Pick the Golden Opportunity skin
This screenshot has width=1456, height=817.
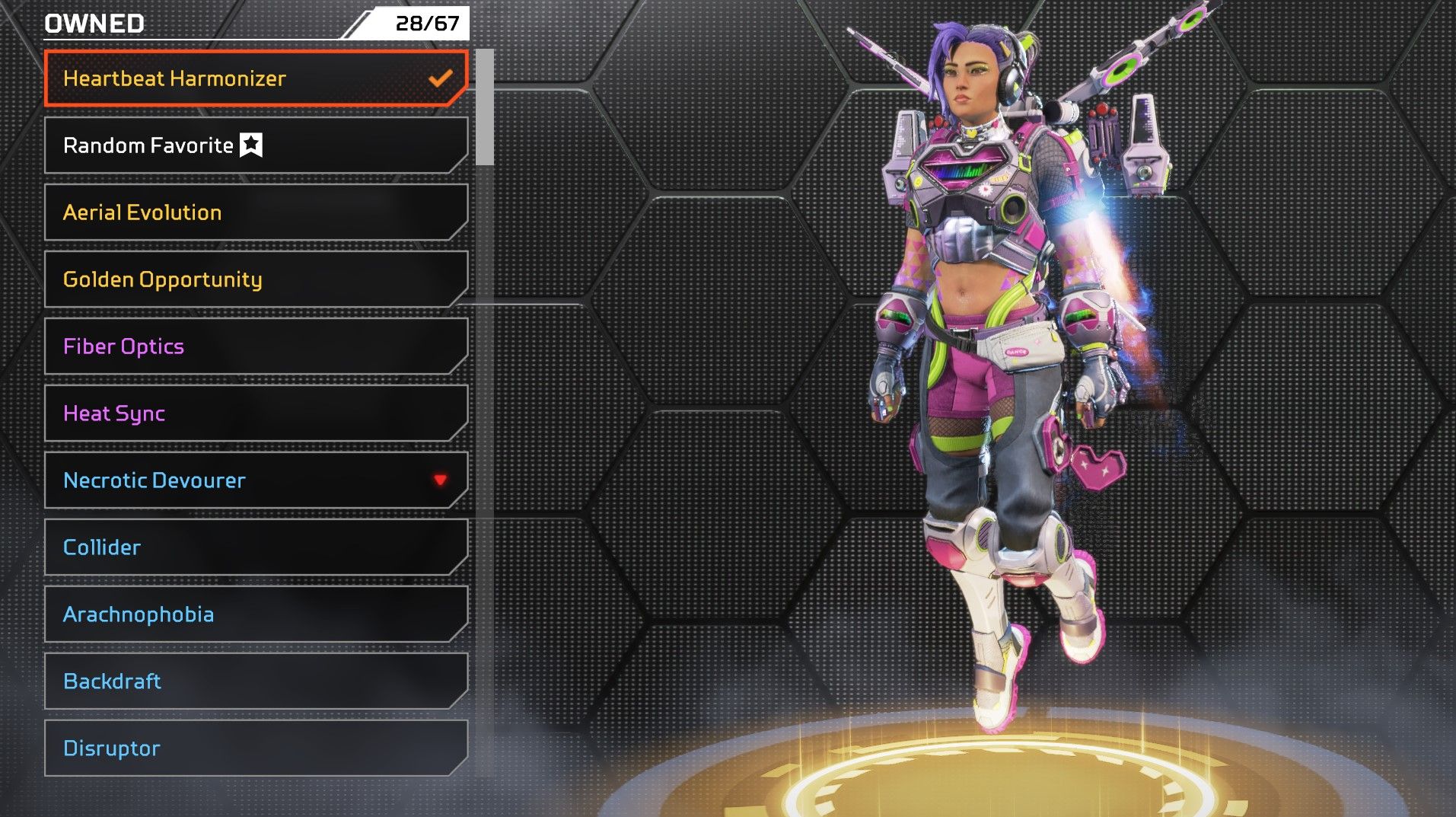pos(255,279)
